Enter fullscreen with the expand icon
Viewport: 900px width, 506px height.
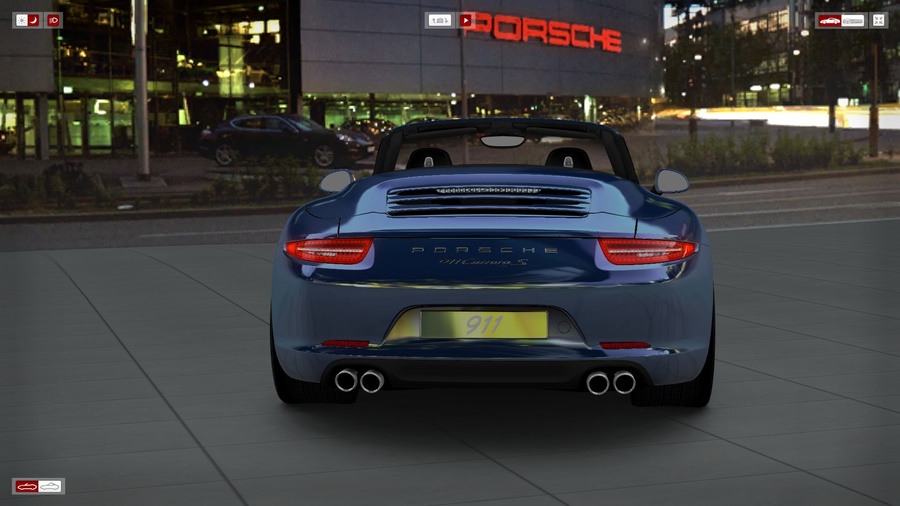(878, 20)
